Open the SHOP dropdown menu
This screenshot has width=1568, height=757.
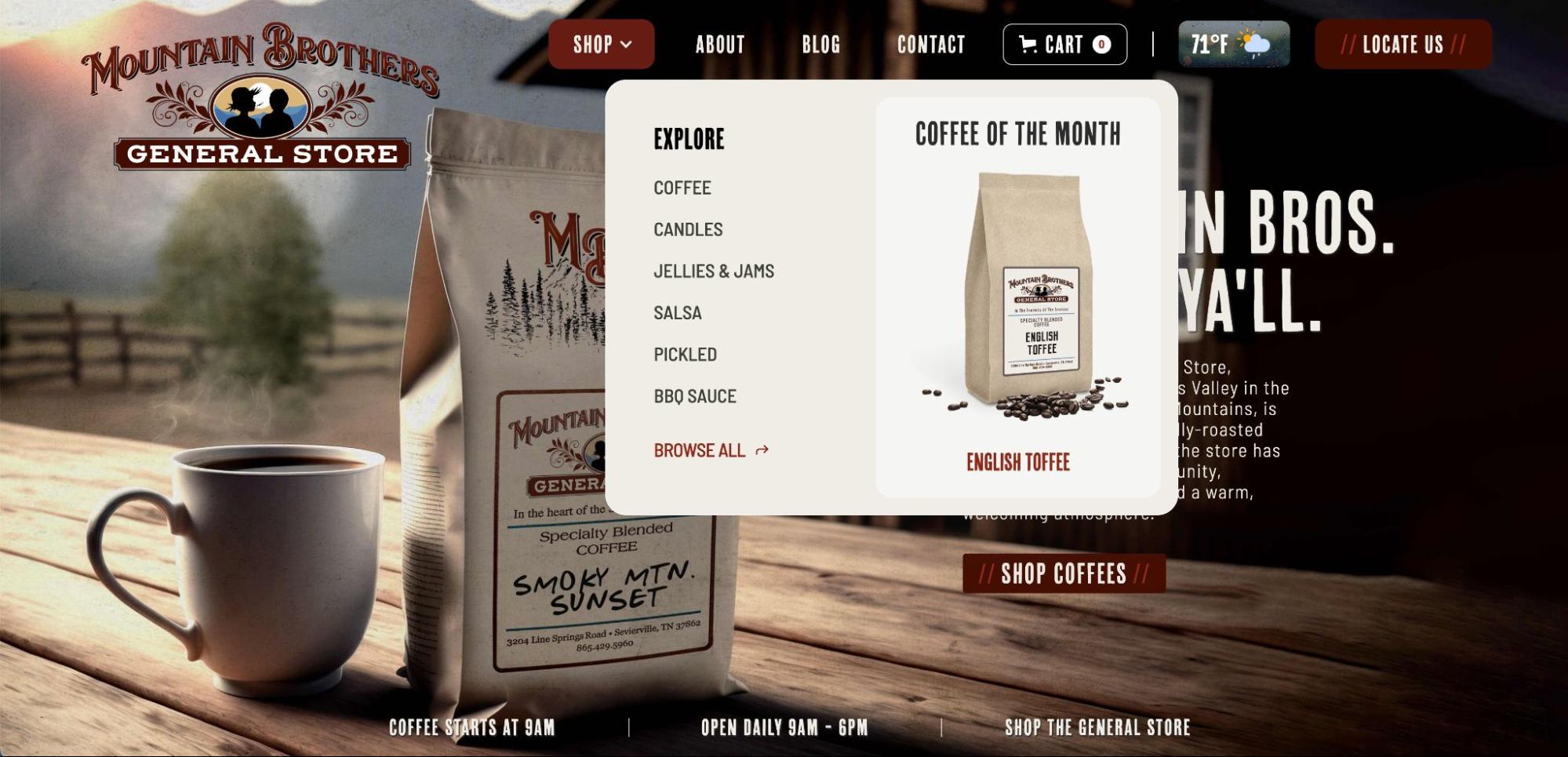(x=600, y=45)
